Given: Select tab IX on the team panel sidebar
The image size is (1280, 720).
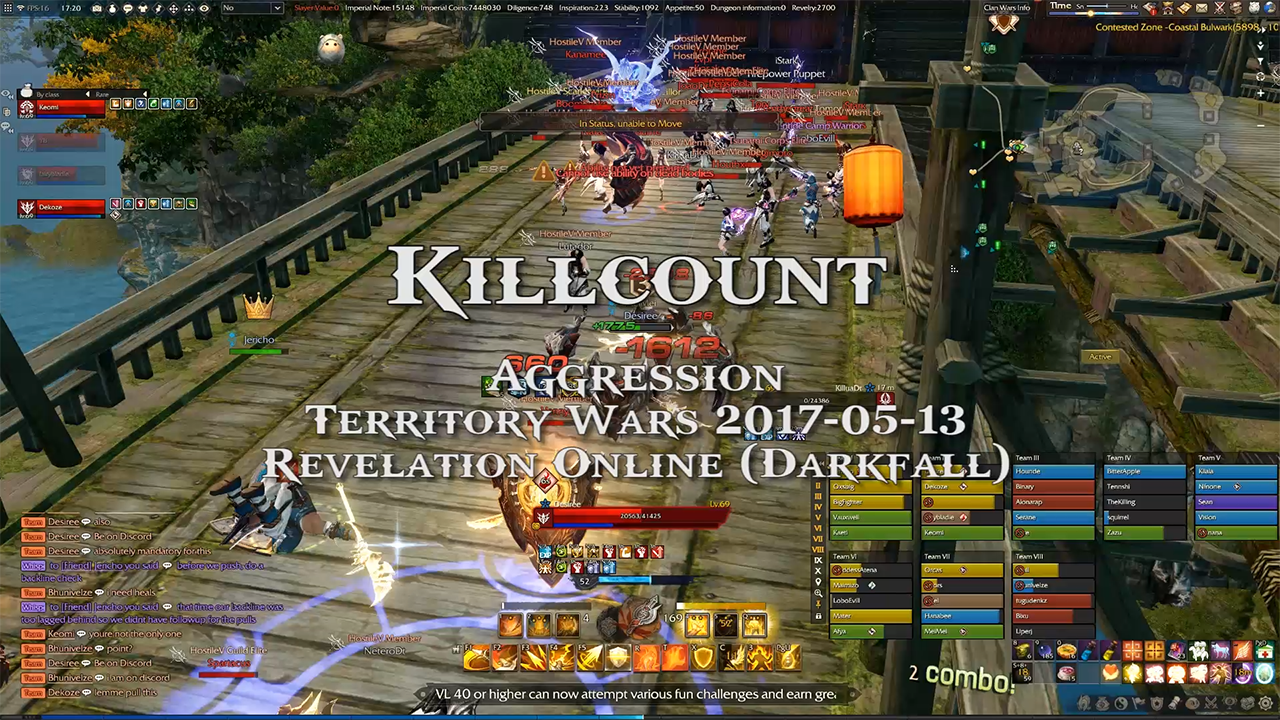Looking at the screenshot, I should (818, 560).
